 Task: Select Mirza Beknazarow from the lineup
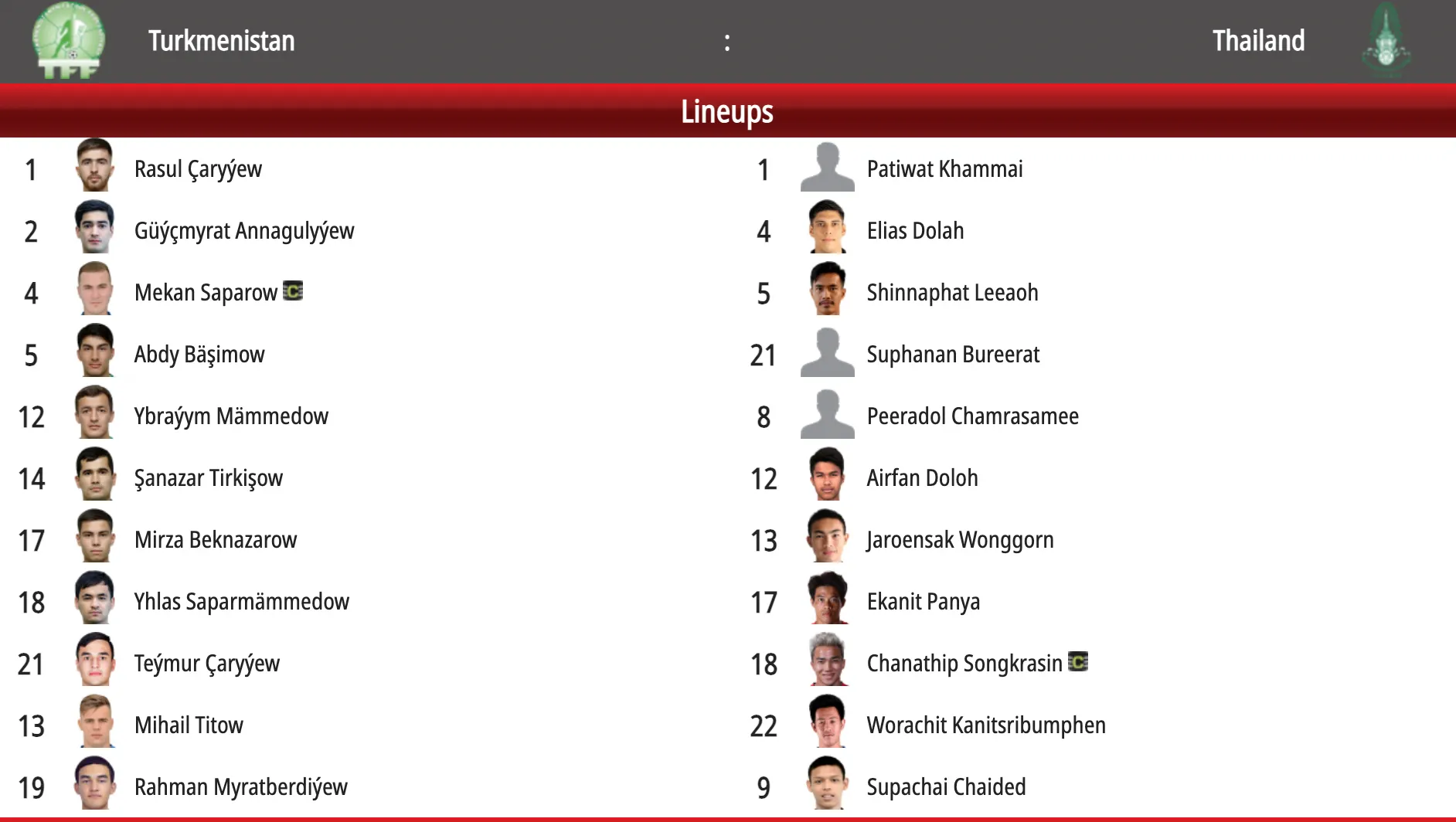[215, 540]
